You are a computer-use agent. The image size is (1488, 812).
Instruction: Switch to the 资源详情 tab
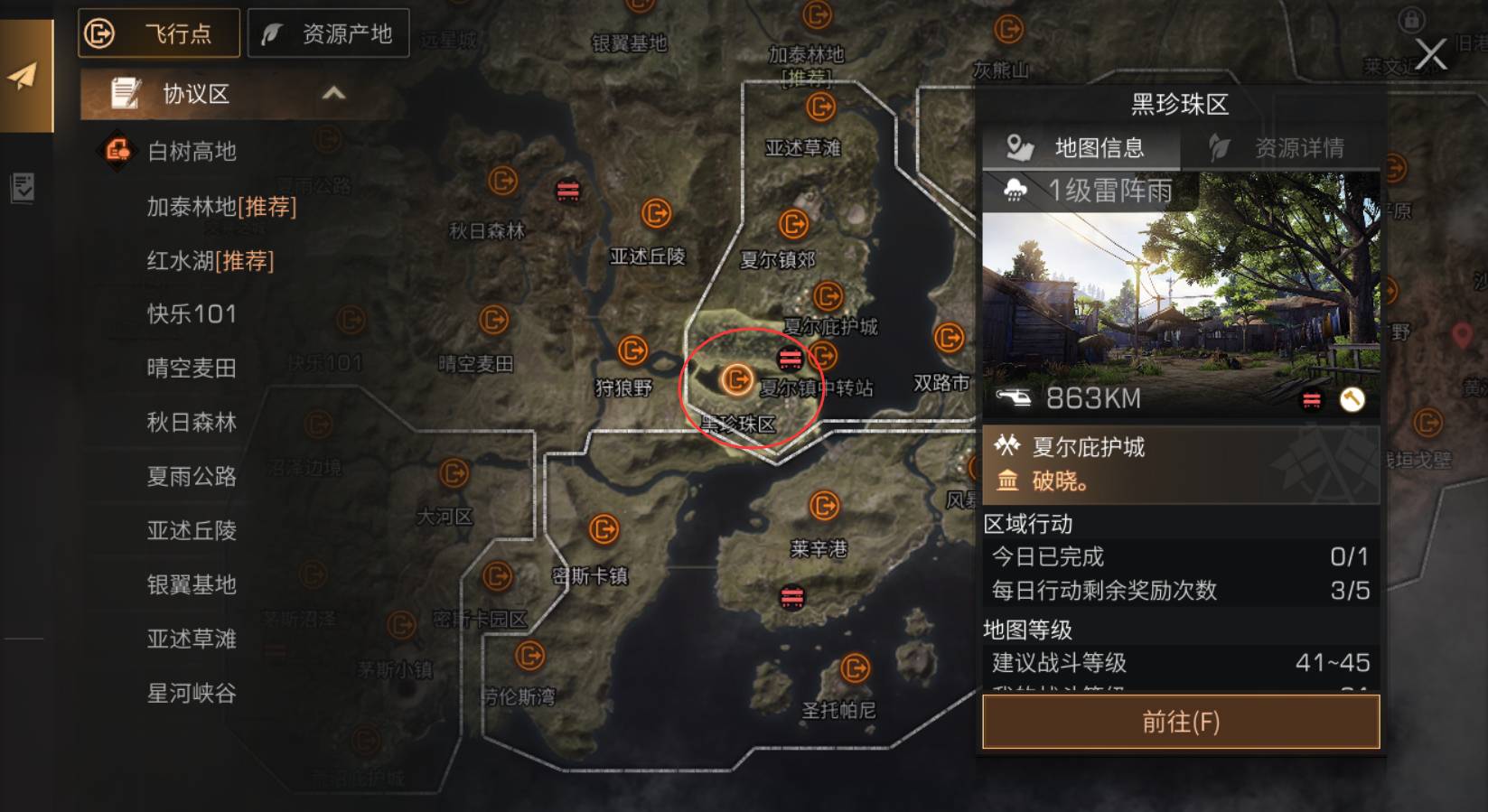pyautogui.click(x=1296, y=146)
